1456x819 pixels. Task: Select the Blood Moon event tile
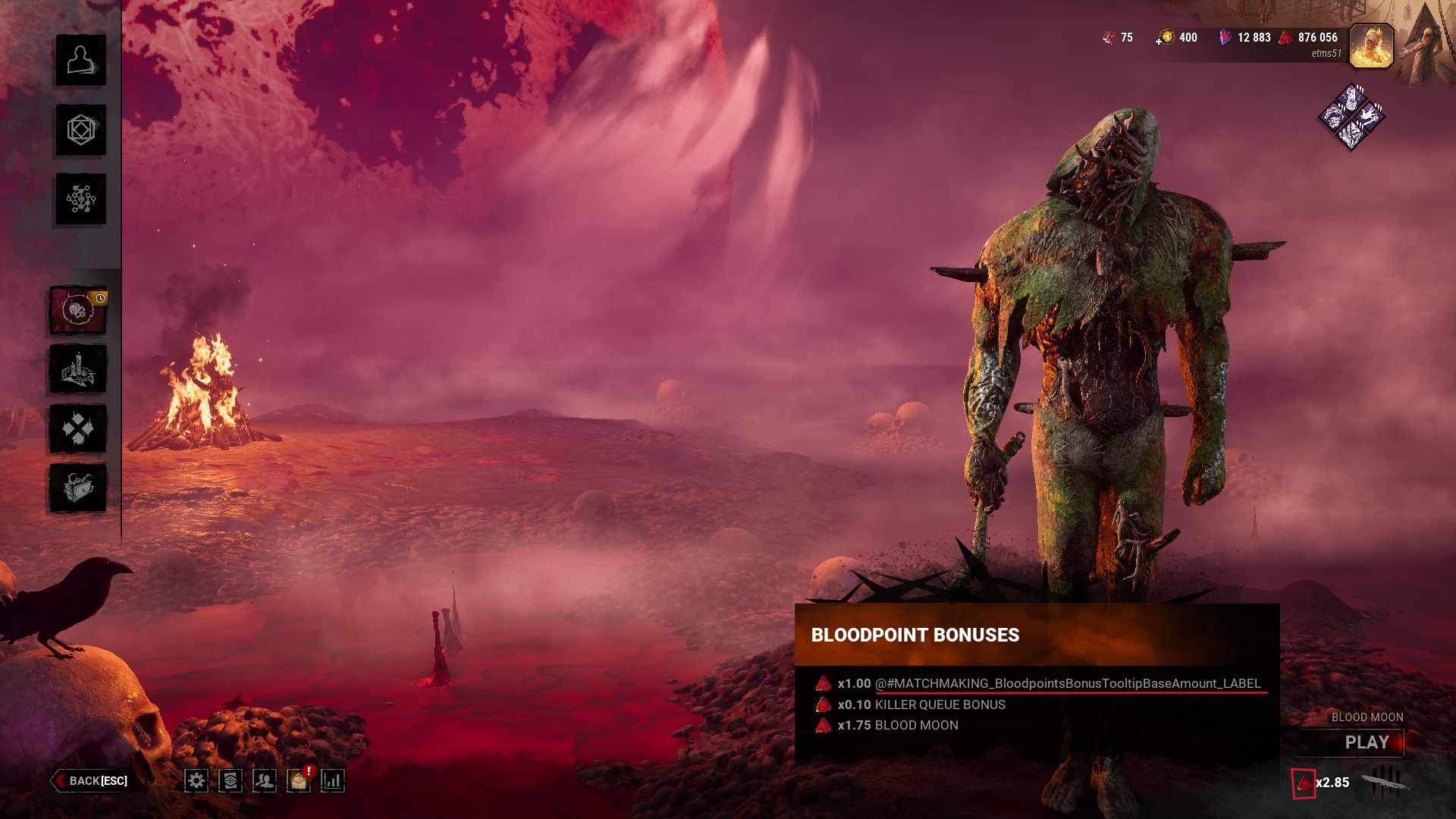pos(78,310)
